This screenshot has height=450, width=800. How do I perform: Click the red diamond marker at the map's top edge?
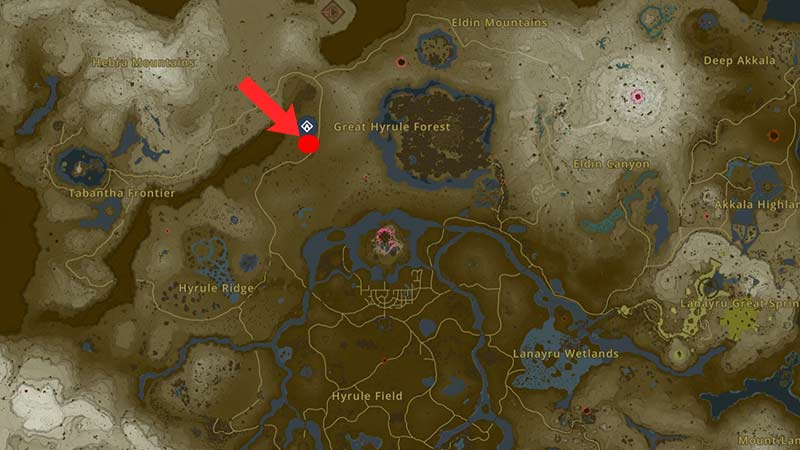click(x=331, y=11)
